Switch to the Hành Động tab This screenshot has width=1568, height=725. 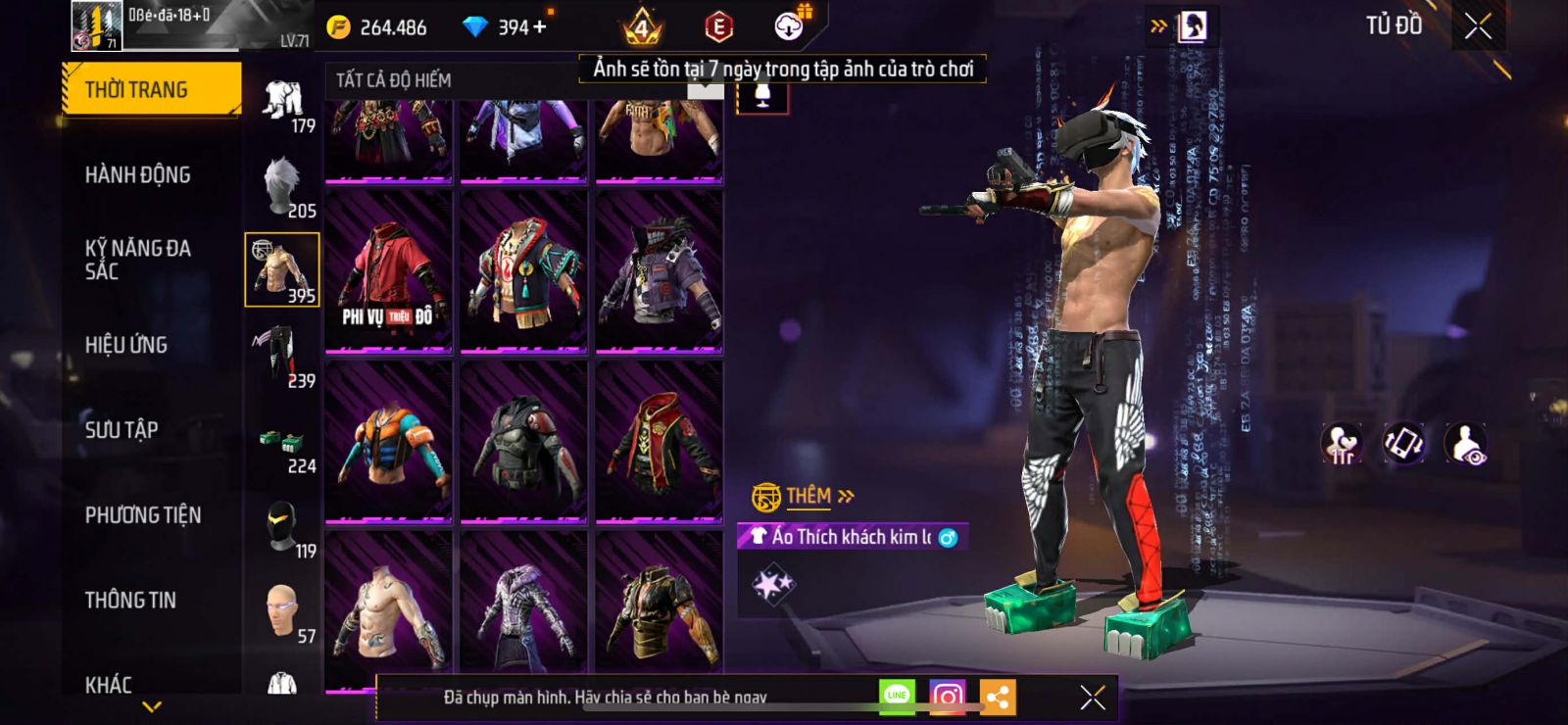[137, 175]
